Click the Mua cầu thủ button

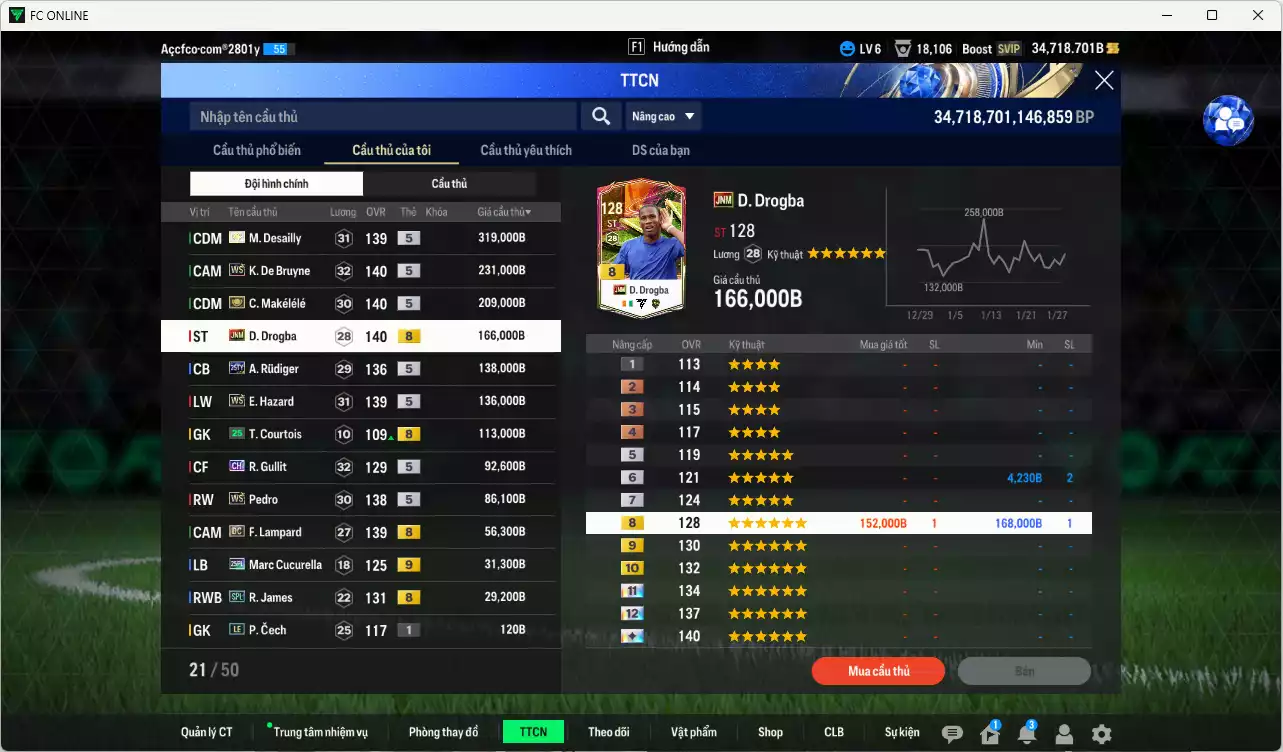pyautogui.click(x=877, y=670)
